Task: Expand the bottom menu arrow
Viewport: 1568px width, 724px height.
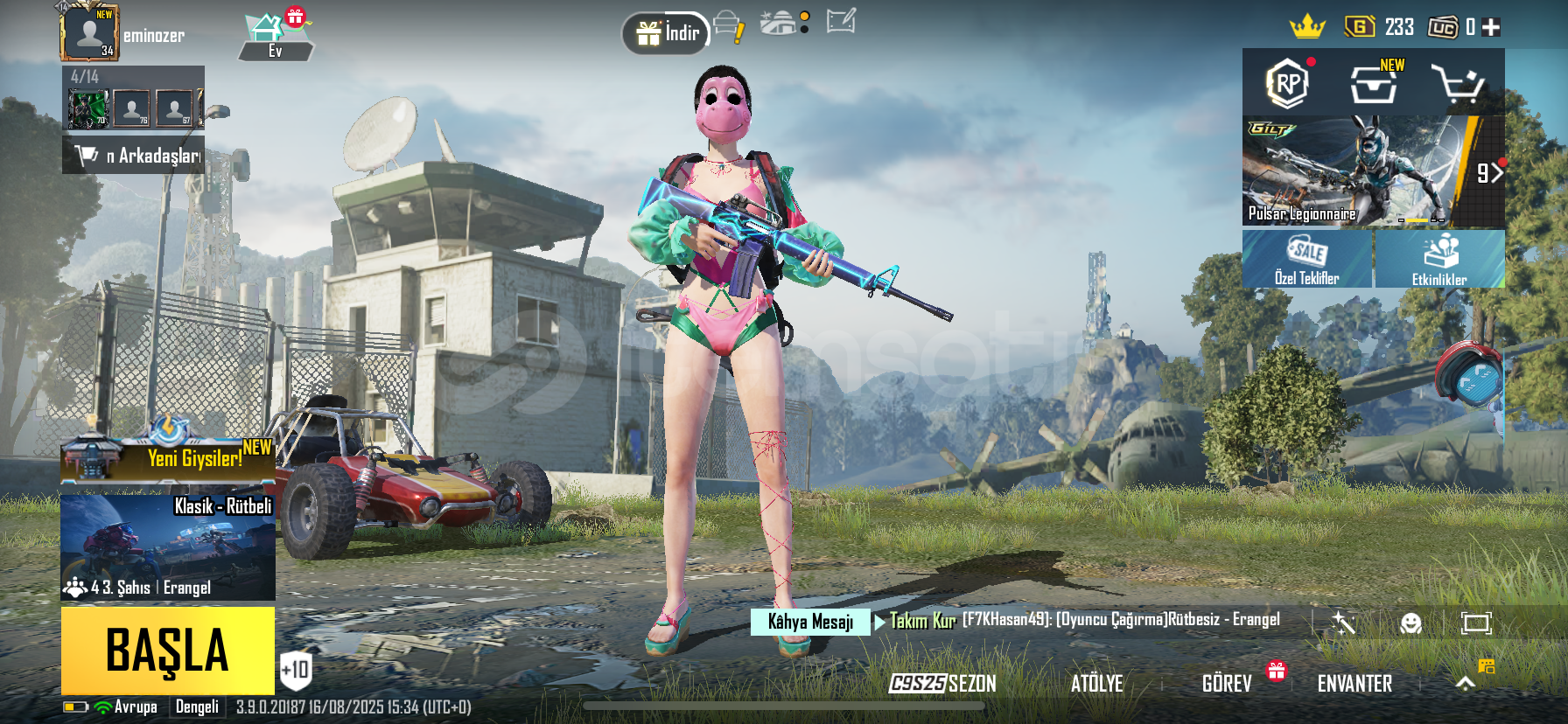Action: point(1466,683)
